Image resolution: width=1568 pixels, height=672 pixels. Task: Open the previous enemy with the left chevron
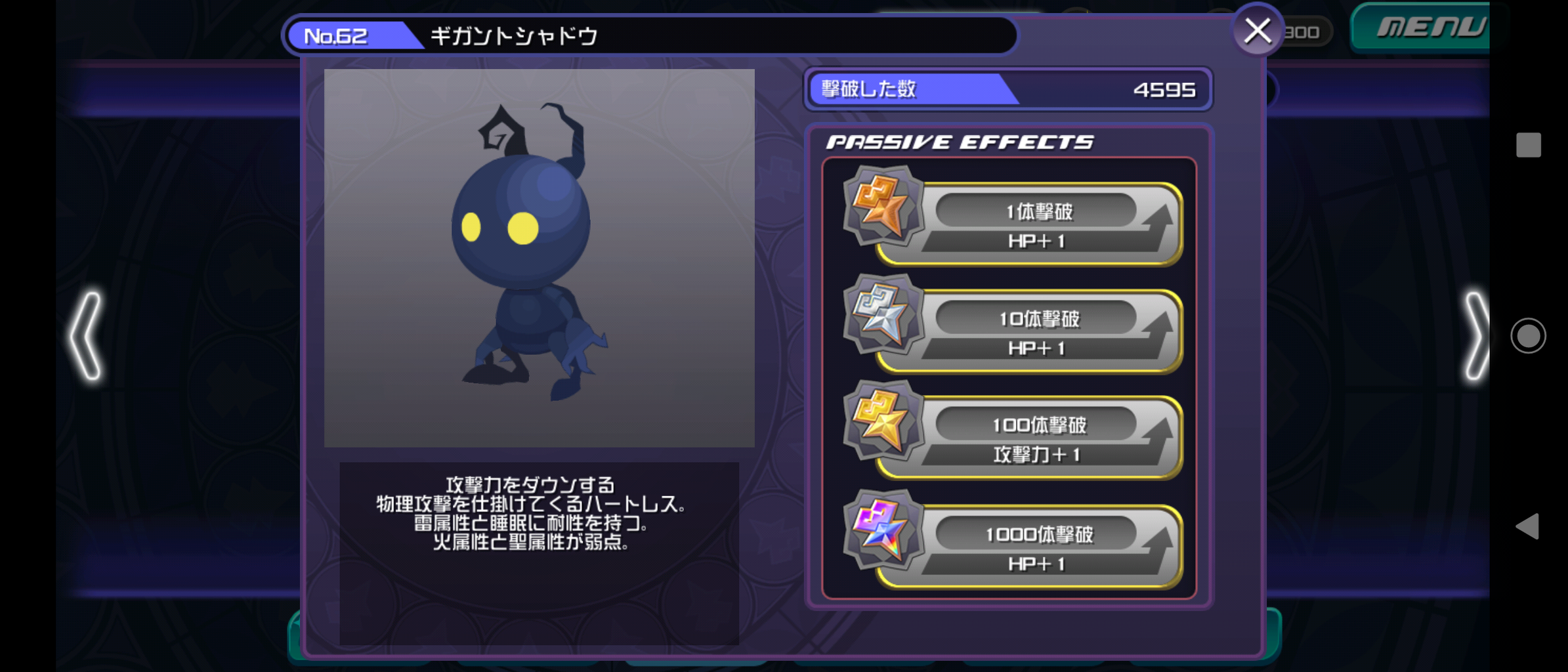[x=87, y=336]
